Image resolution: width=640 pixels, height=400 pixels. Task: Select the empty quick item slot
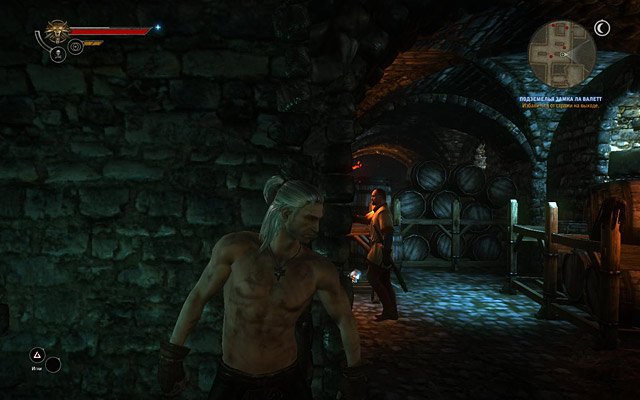click(x=53, y=365)
